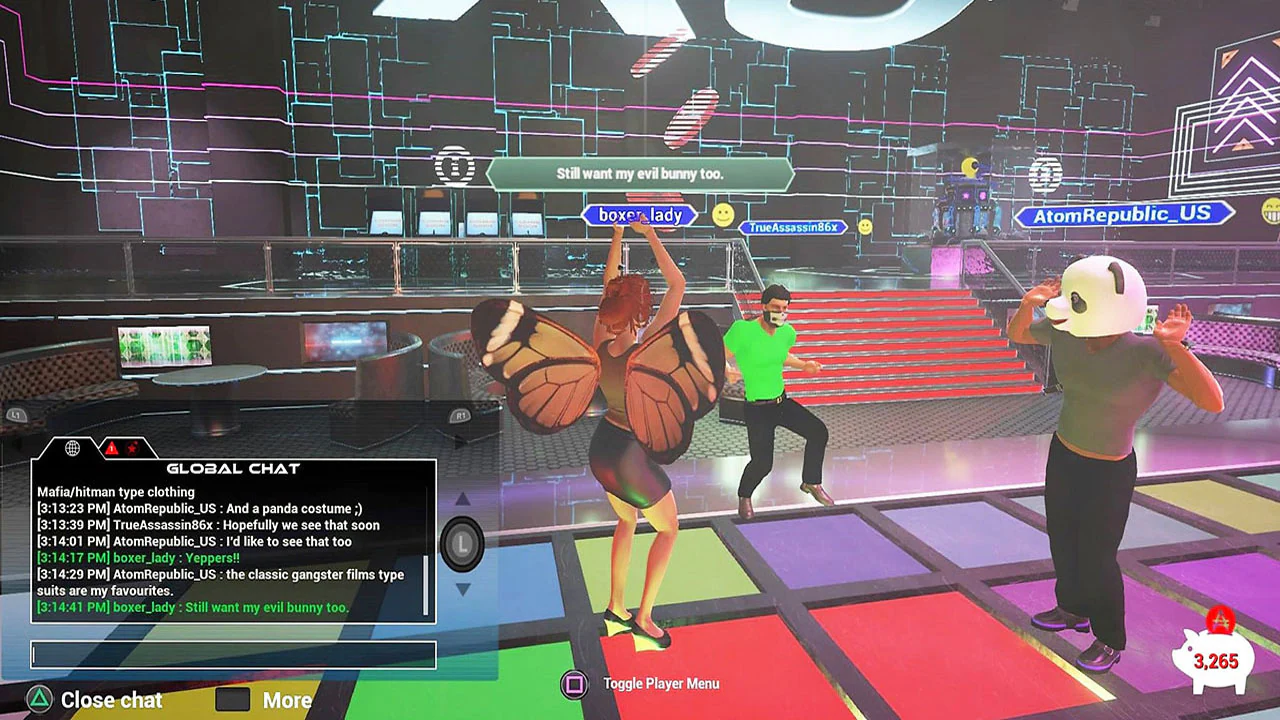This screenshot has width=1280, height=720.
Task: Select the boxer_lady player nameplate
Action: (638, 215)
